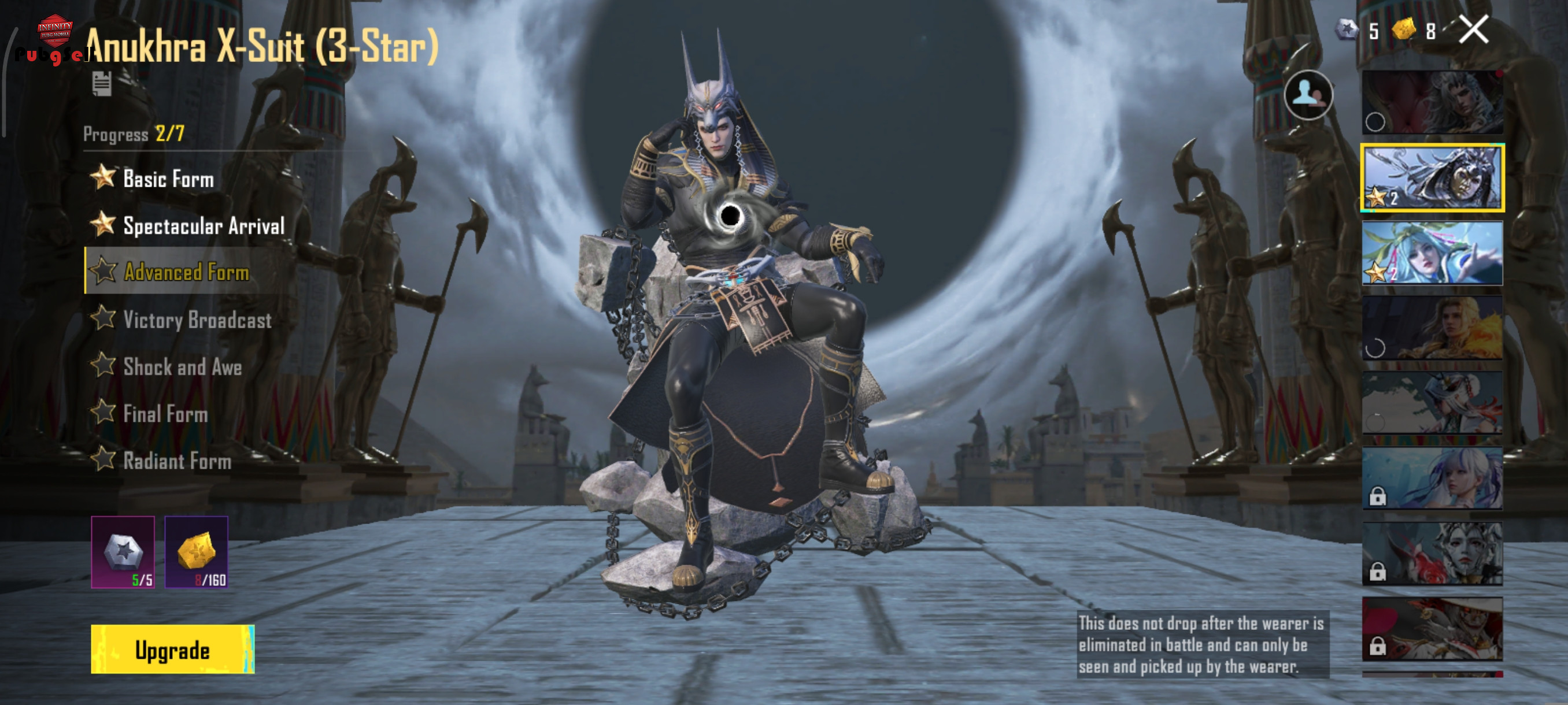Select the locked pale face red-flower thumbnail
The image size is (1568, 705).
coord(1432,554)
